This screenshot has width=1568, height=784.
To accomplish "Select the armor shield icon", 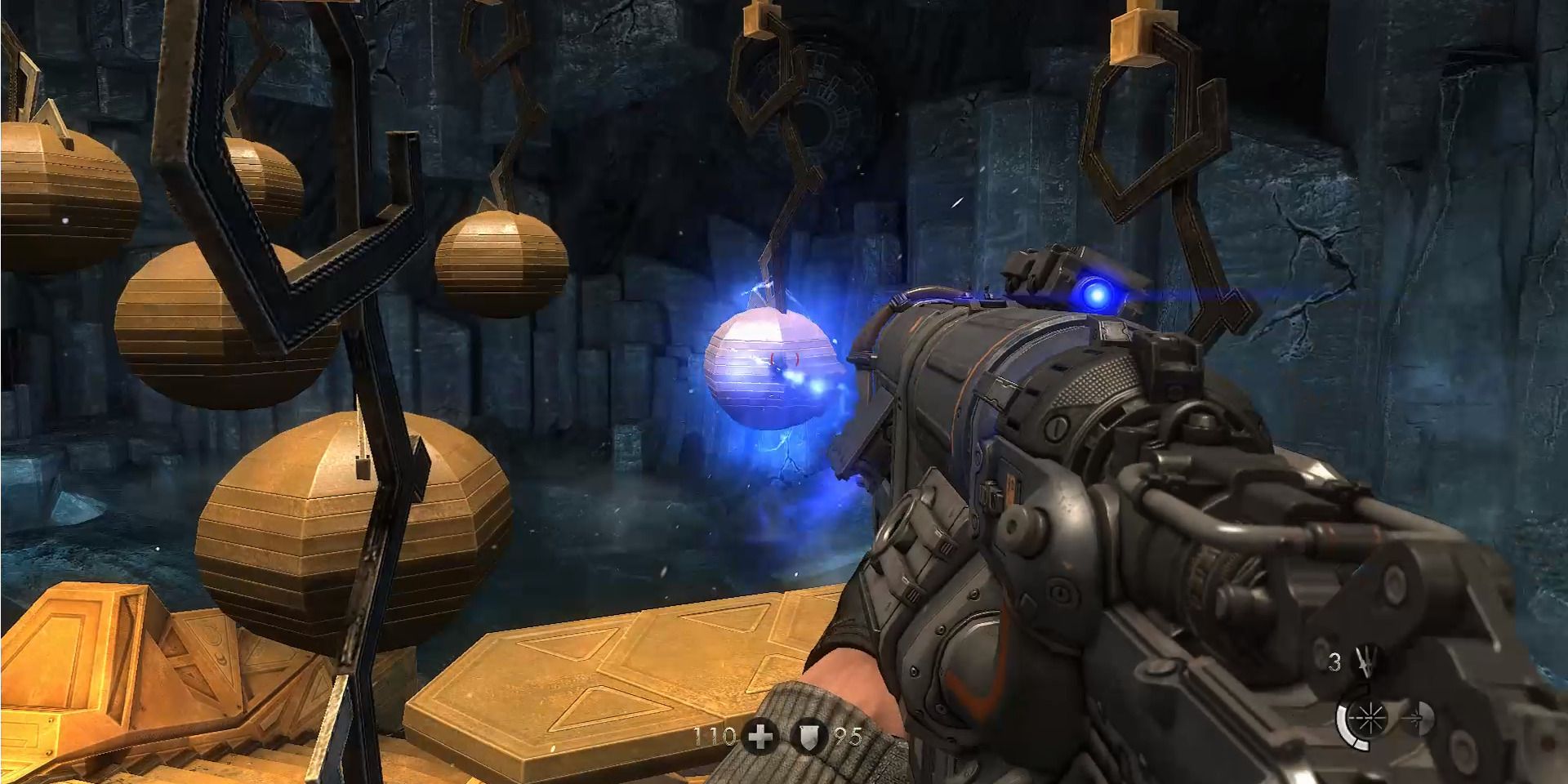I will [x=808, y=737].
